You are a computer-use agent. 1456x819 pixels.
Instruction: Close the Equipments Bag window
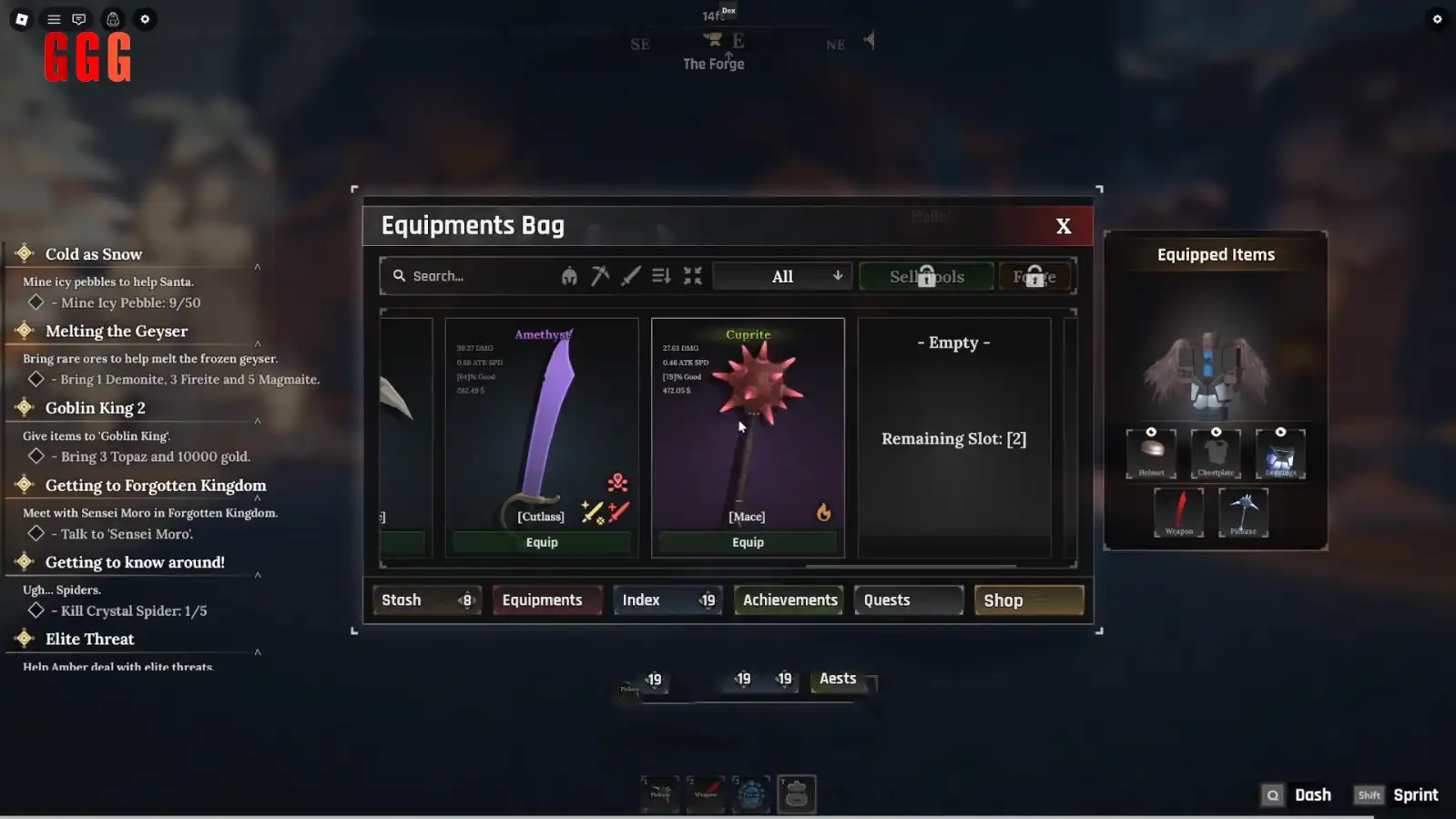click(1063, 226)
